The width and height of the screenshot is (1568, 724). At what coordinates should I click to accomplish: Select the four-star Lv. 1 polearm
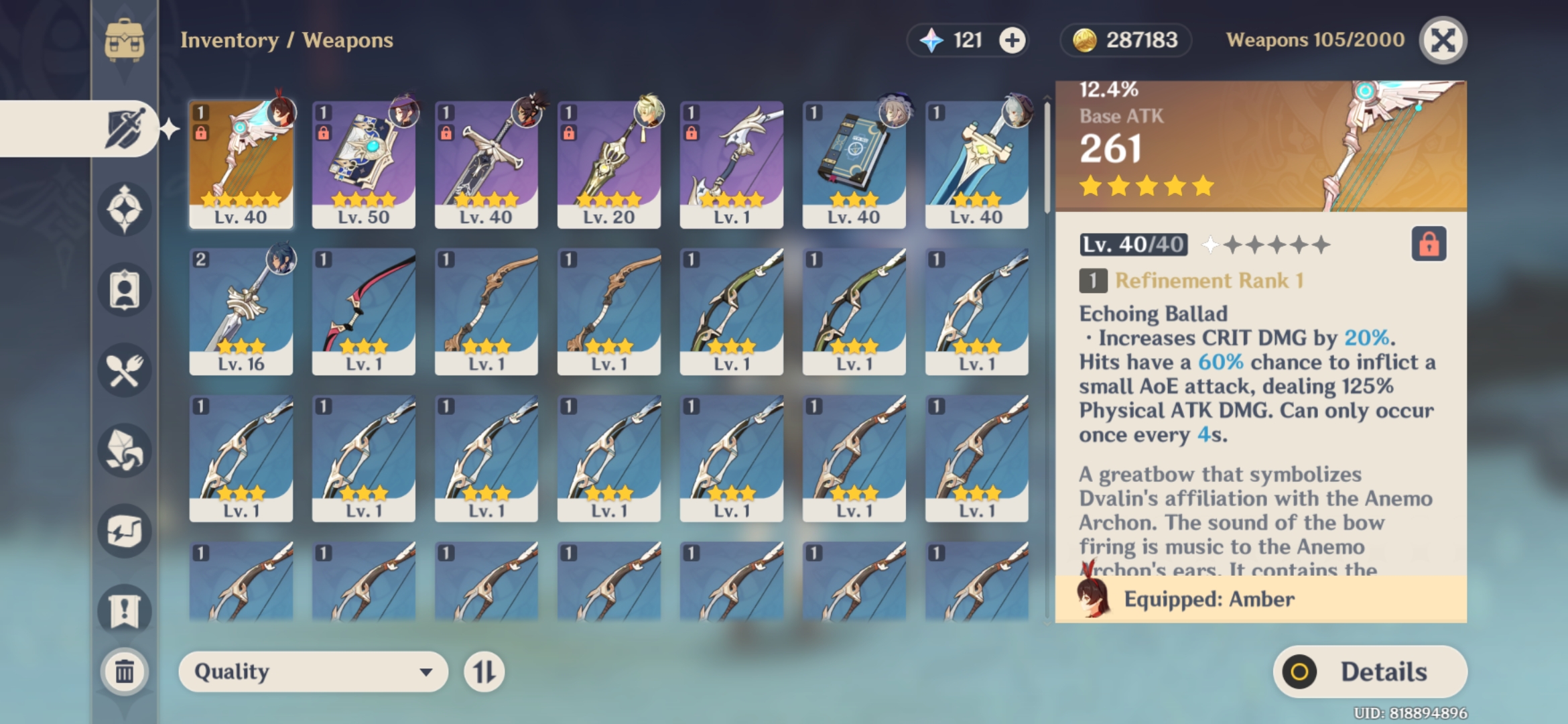pyautogui.click(x=731, y=164)
